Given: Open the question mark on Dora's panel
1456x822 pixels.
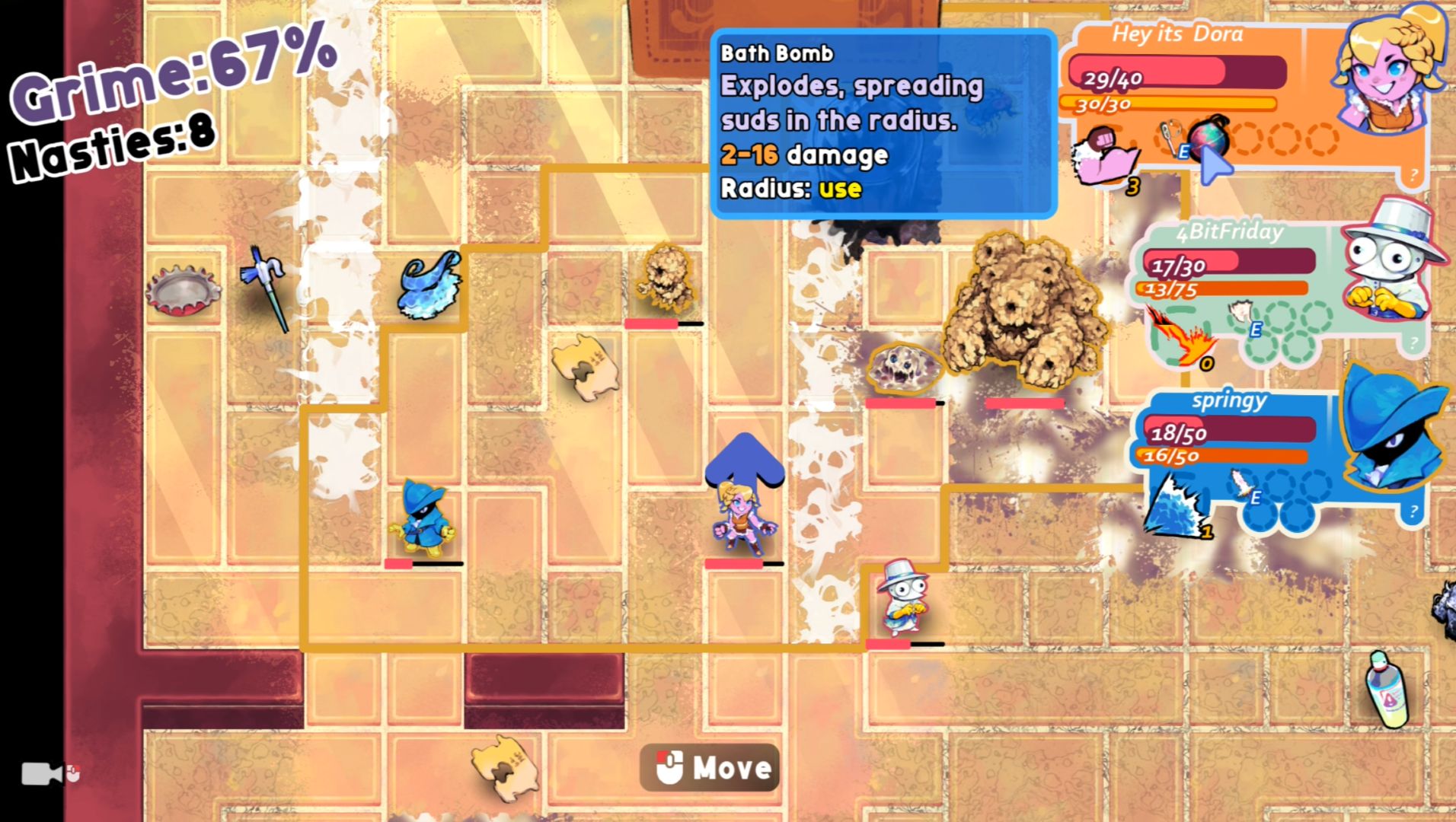Looking at the screenshot, I should point(1413,176).
